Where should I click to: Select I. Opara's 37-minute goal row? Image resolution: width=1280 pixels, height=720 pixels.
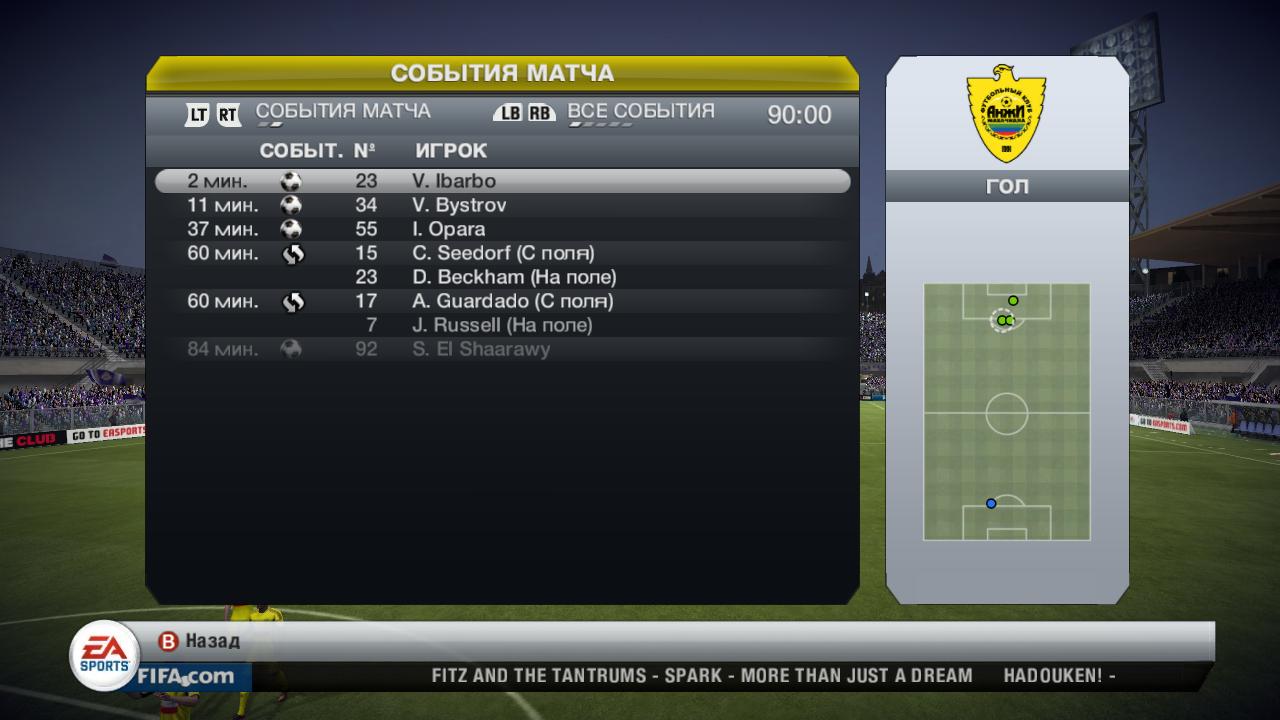click(502, 229)
